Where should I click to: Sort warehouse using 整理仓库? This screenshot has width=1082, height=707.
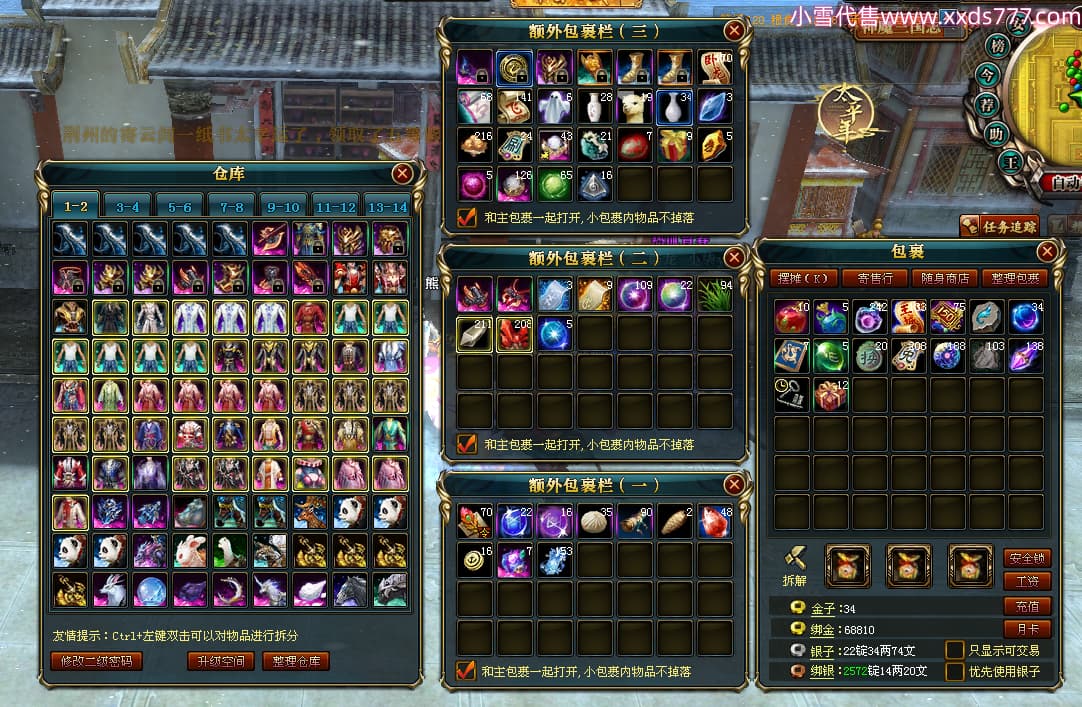(295, 661)
